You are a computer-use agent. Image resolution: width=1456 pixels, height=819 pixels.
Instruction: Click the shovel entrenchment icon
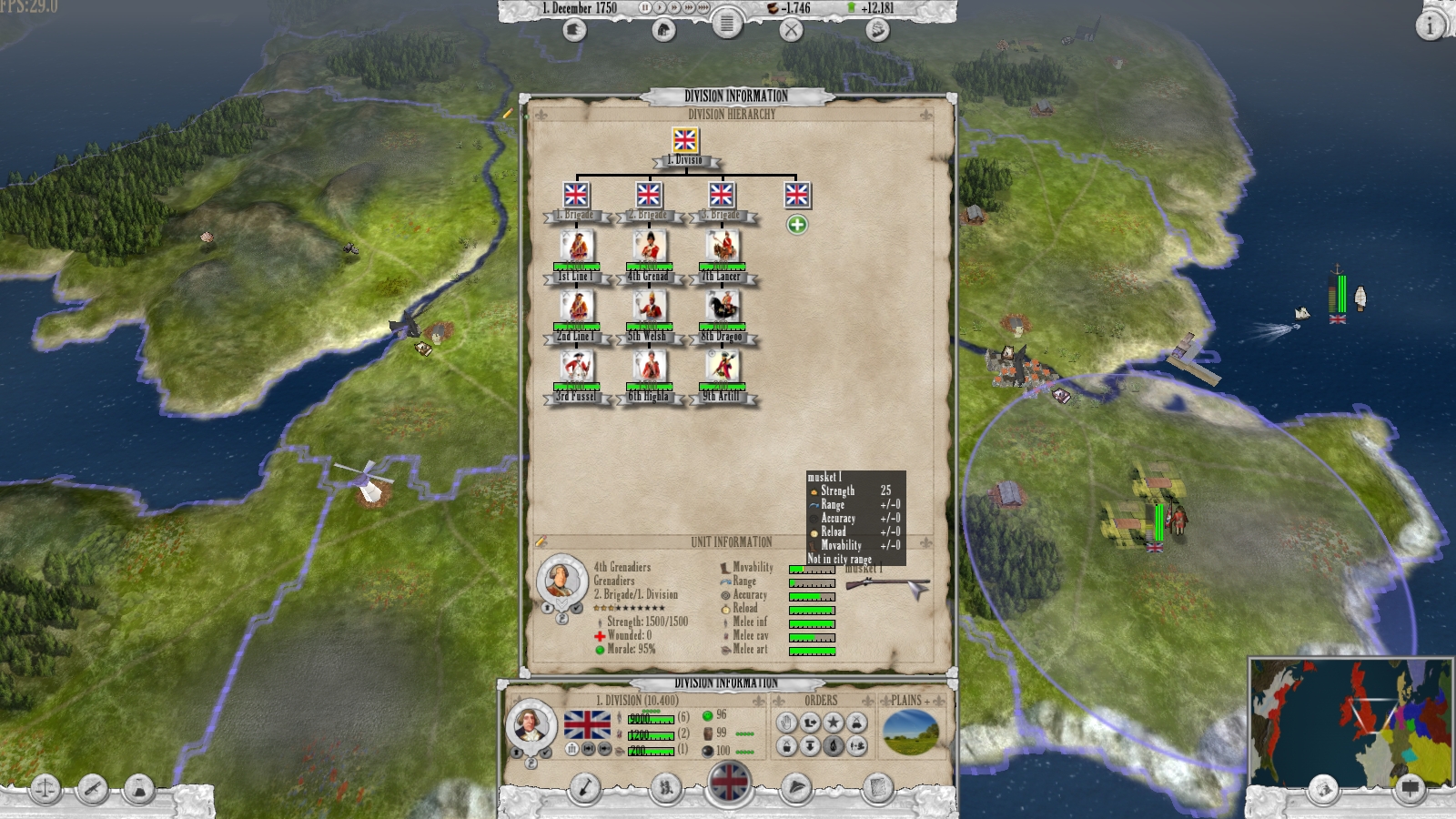pyautogui.click(x=583, y=788)
